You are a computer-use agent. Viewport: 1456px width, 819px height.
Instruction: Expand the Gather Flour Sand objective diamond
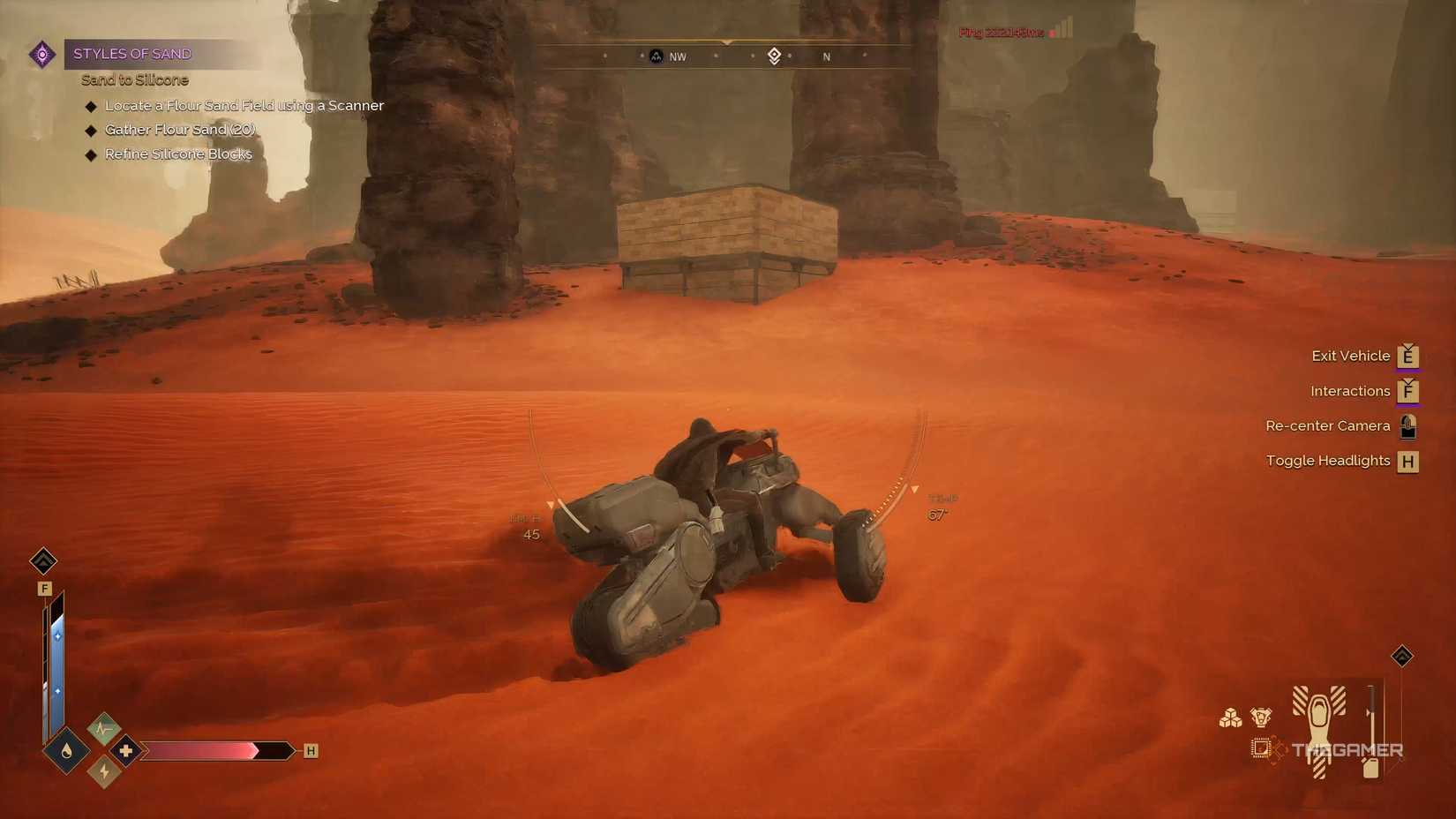click(x=92, y=130)
